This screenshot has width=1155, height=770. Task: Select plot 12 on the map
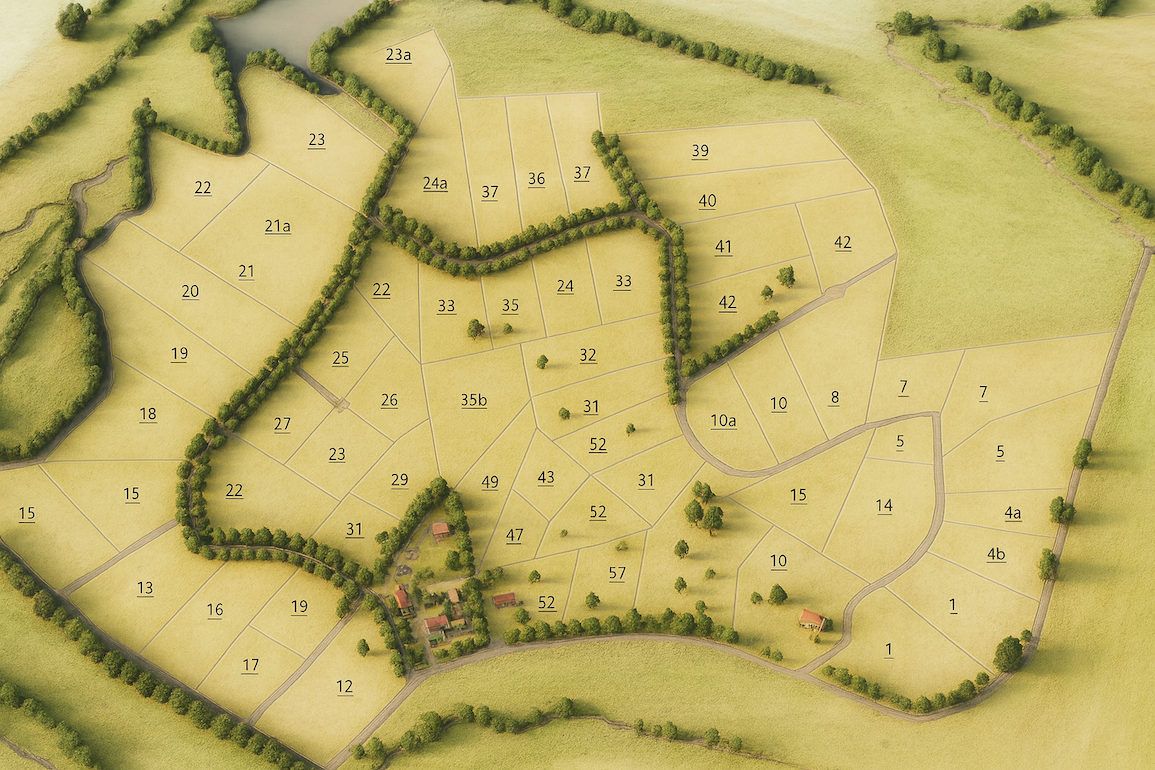tap(344, 687)
